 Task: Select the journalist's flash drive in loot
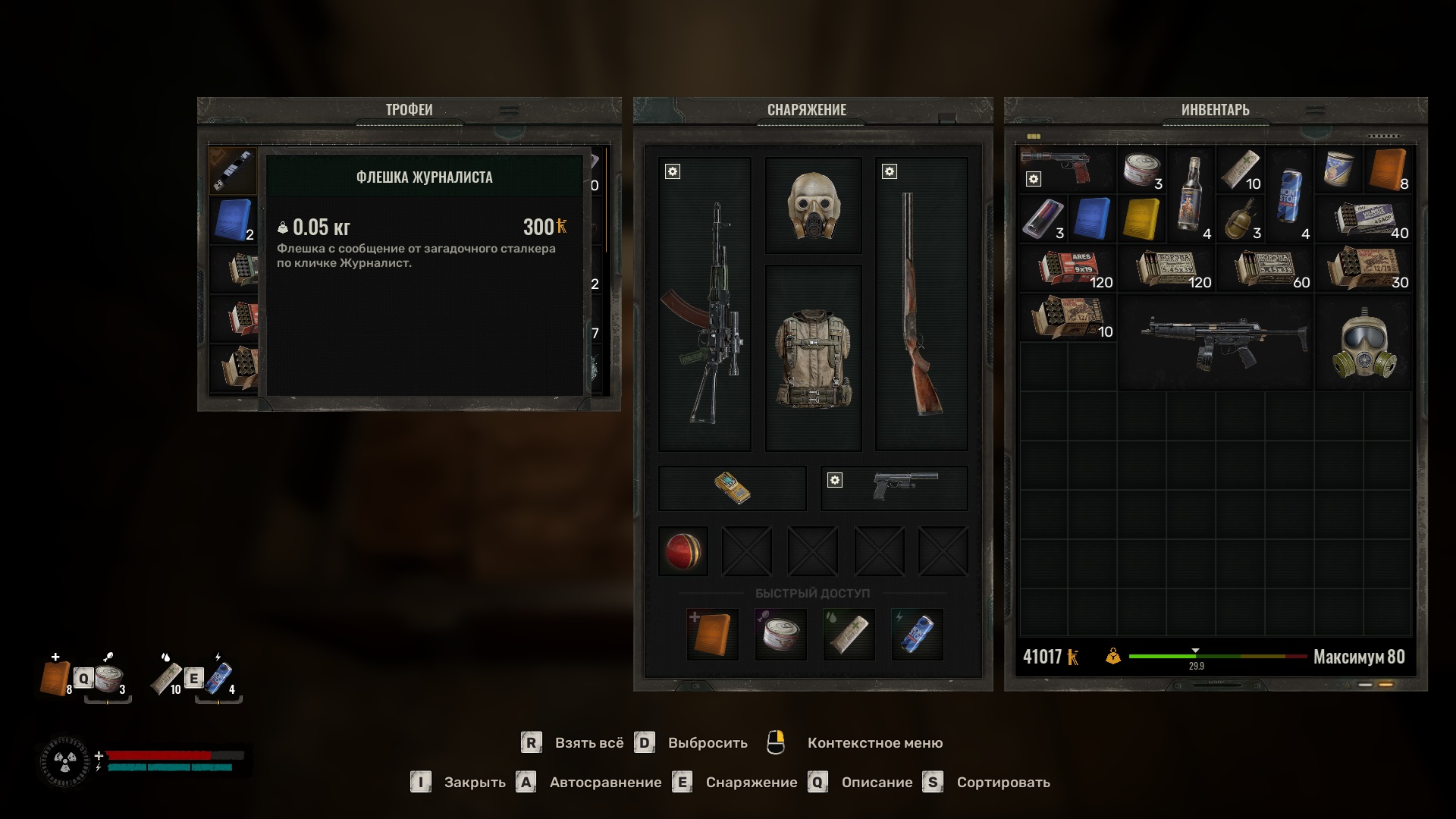coord(234,171)
